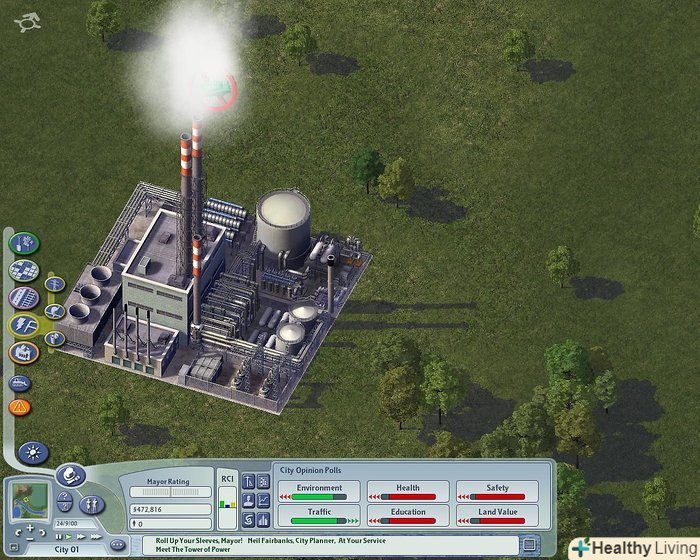Image resolution: width=700 pixels, height=560 pixels.
Task: View the Land Value opinion poll
Action: click(x=497, y=515)
